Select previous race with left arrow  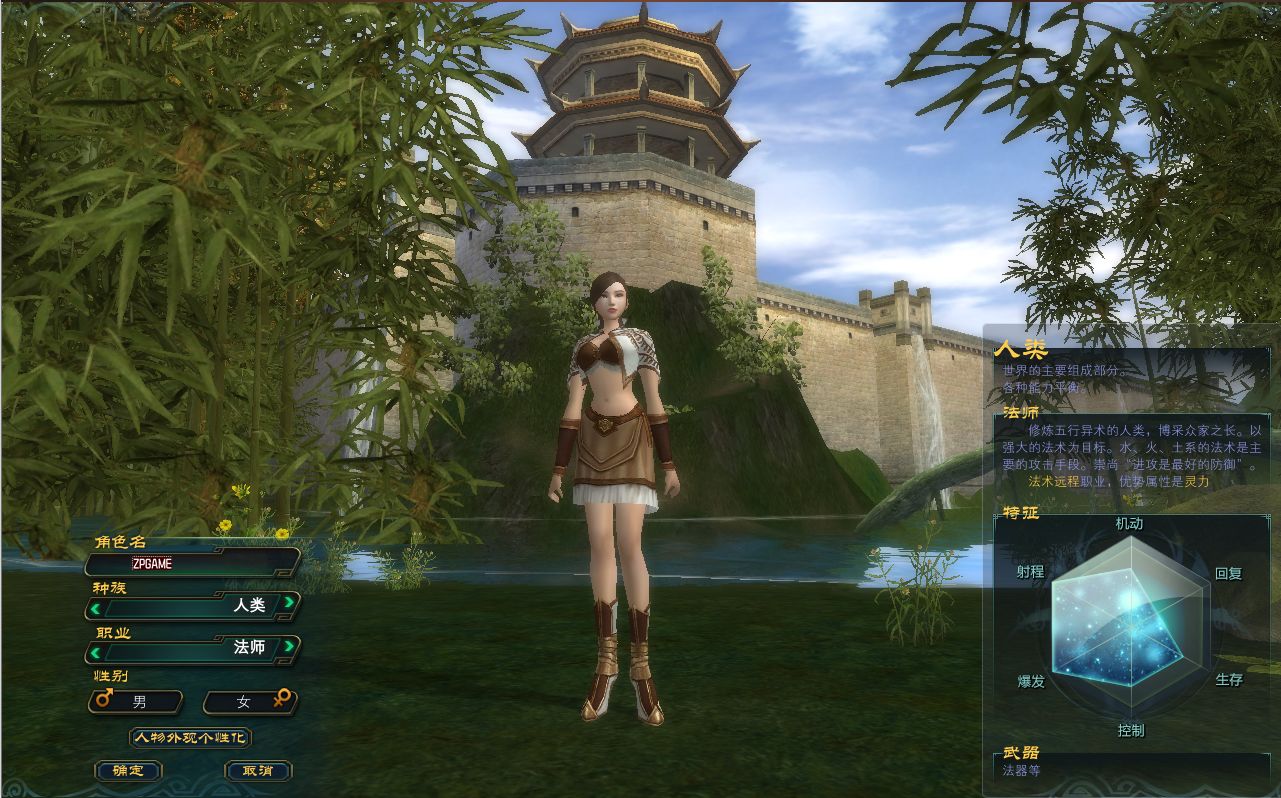96,606
